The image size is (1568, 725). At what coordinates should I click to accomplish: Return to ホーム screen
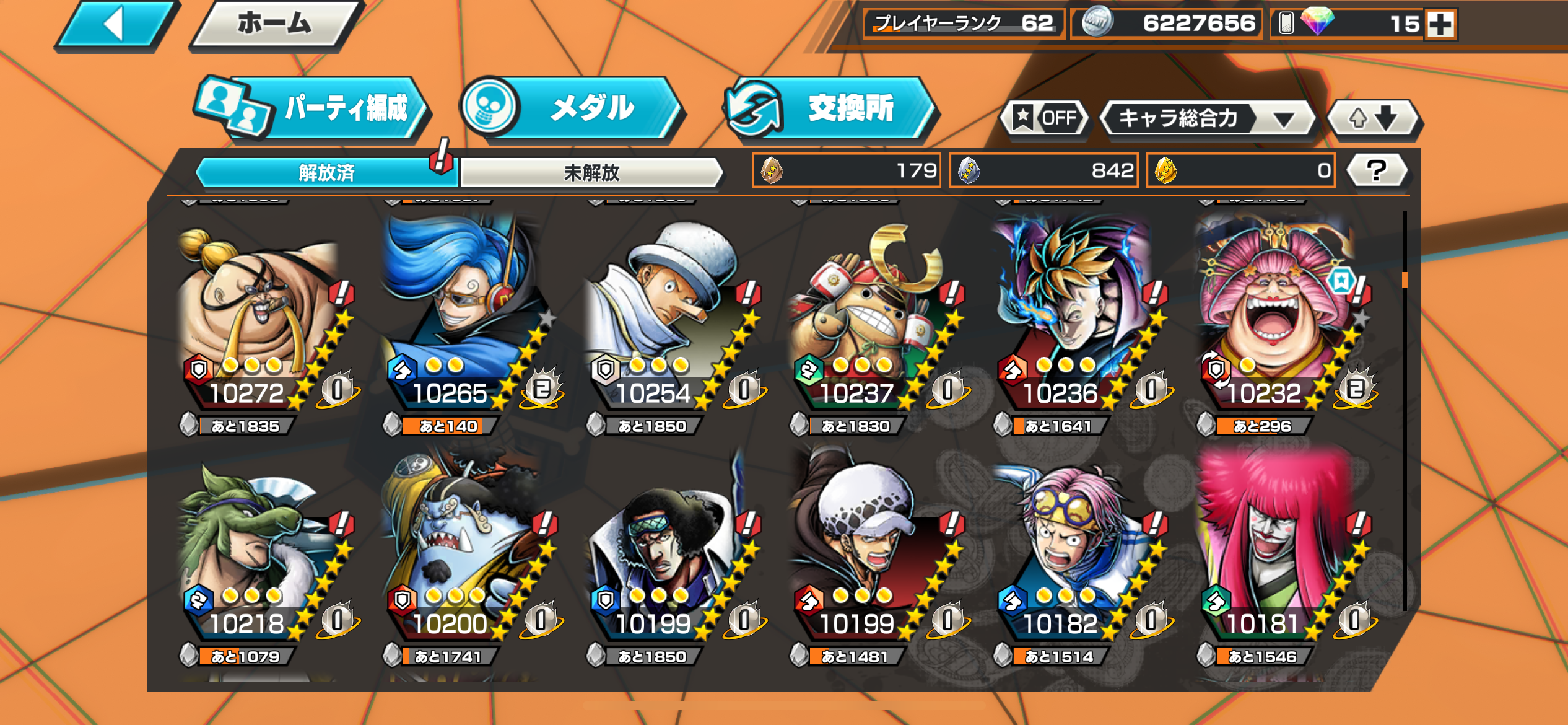click(x=274, y=25)
